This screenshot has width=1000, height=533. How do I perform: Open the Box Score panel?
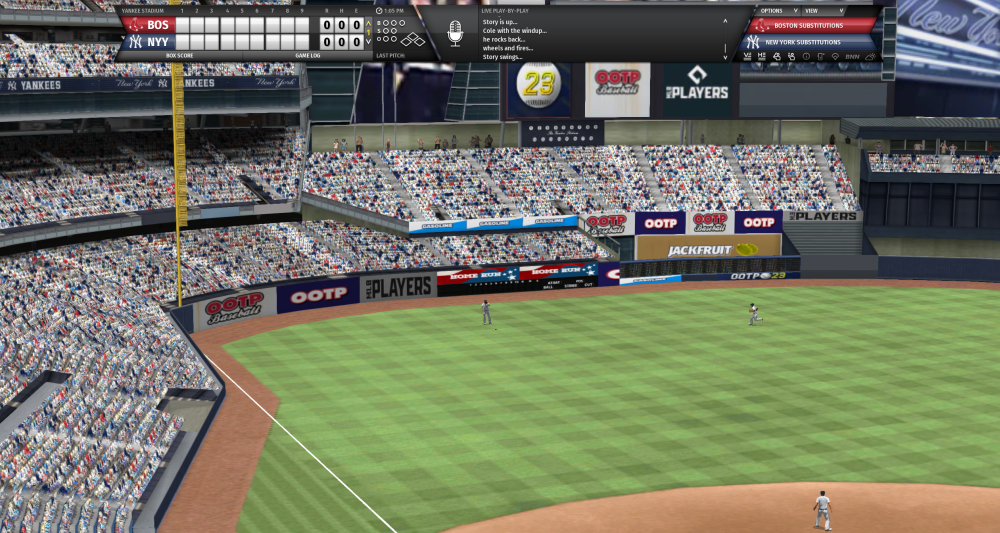(179, 56)
